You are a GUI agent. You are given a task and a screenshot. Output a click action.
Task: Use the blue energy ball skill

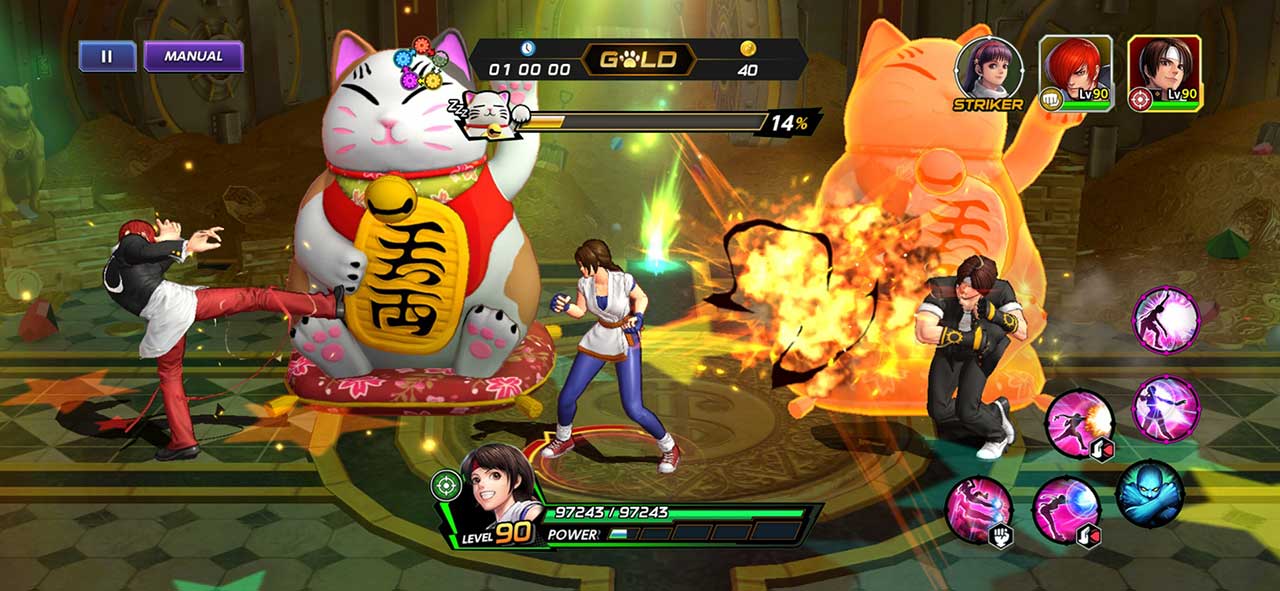(x=1066, y=510)
